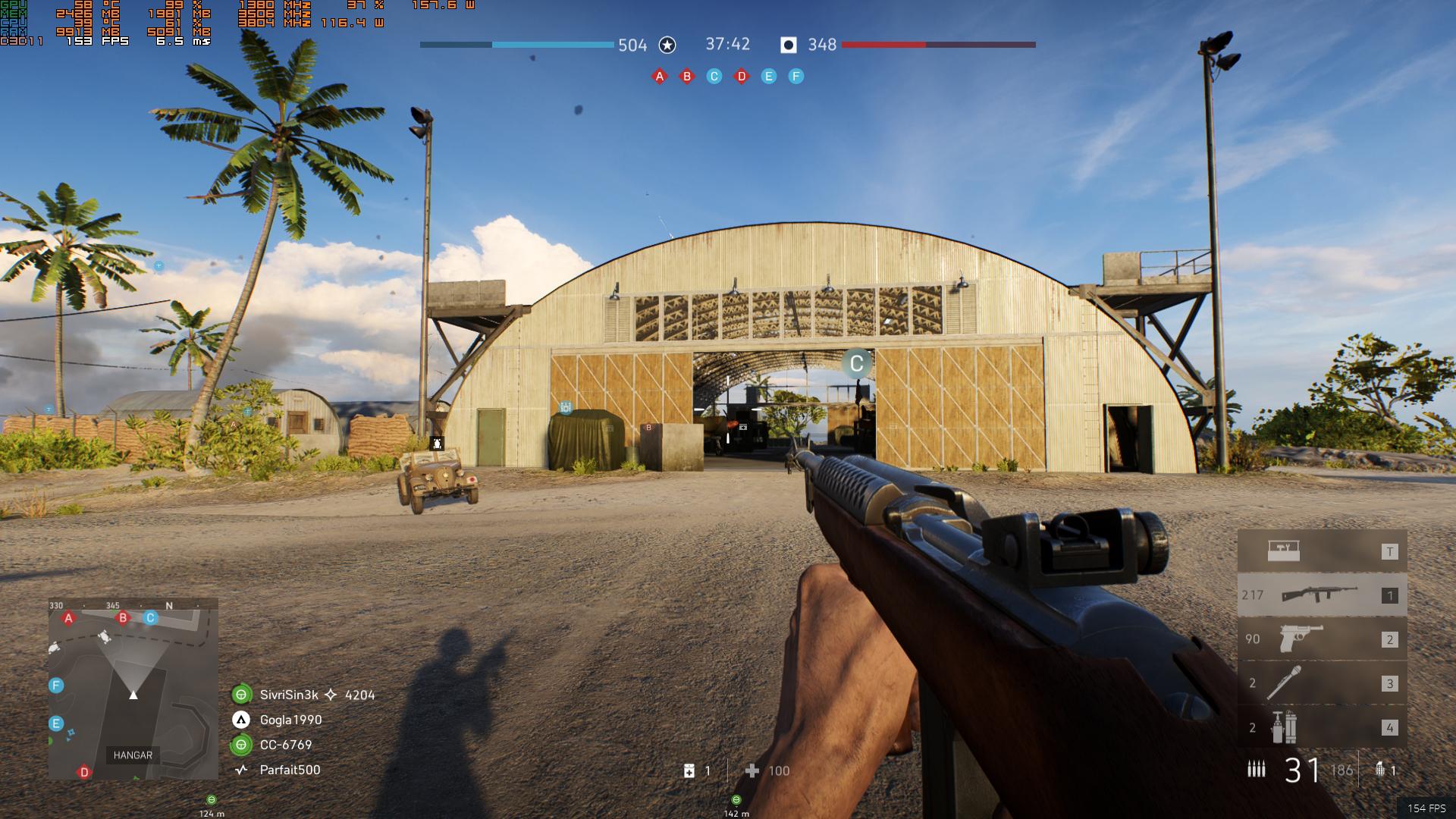Select the medical pouch icon
The image size is (1456, 819).
tap(689, 771)
